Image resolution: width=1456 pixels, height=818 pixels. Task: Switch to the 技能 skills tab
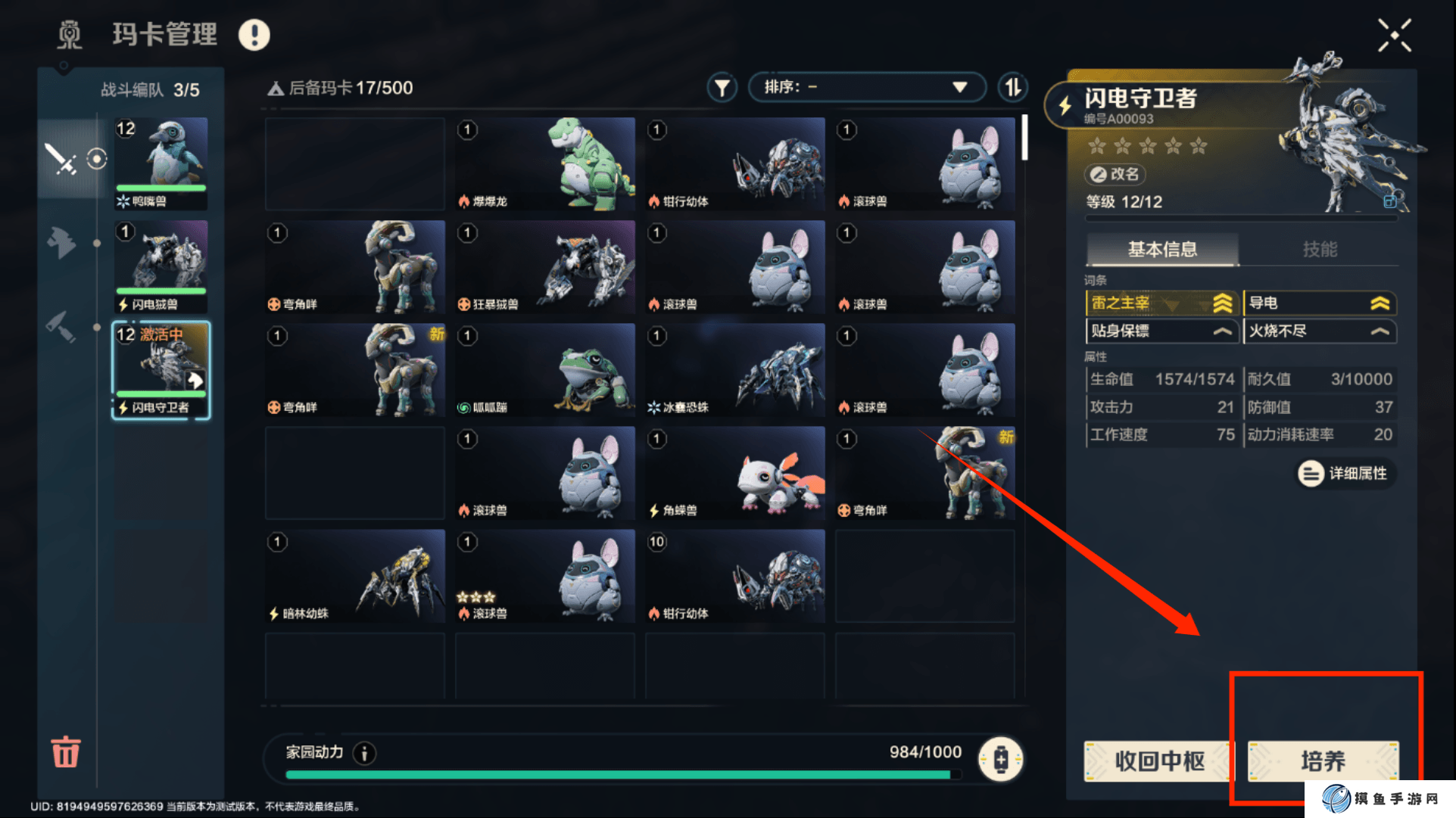[1319, 249]
